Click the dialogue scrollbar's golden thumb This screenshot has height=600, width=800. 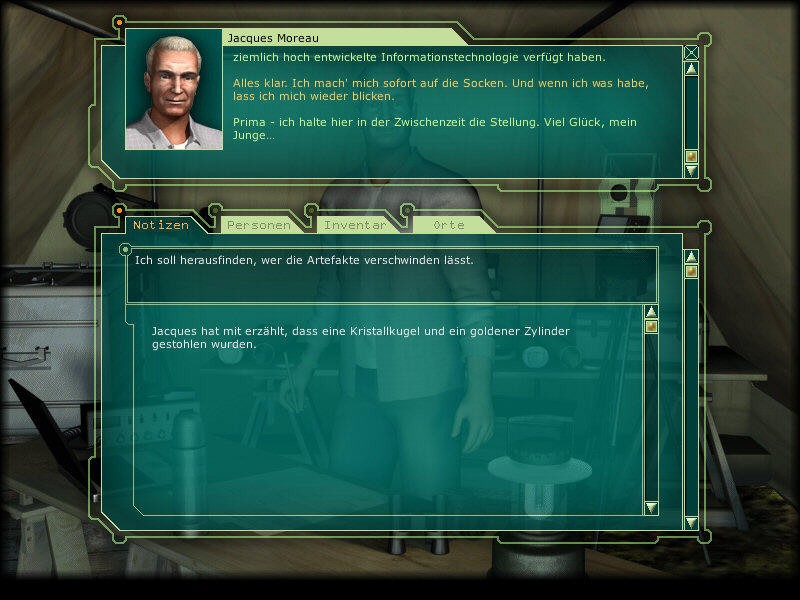pos(691,156)
